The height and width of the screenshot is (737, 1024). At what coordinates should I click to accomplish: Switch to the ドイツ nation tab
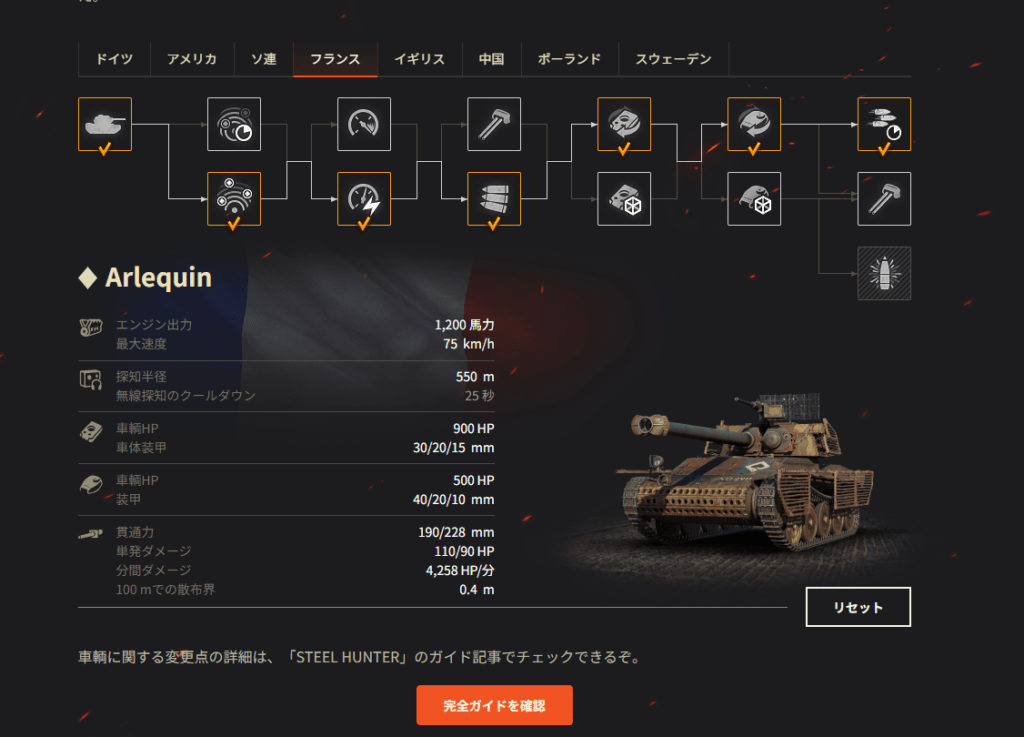pyautogui.click(x=113, y=59)
